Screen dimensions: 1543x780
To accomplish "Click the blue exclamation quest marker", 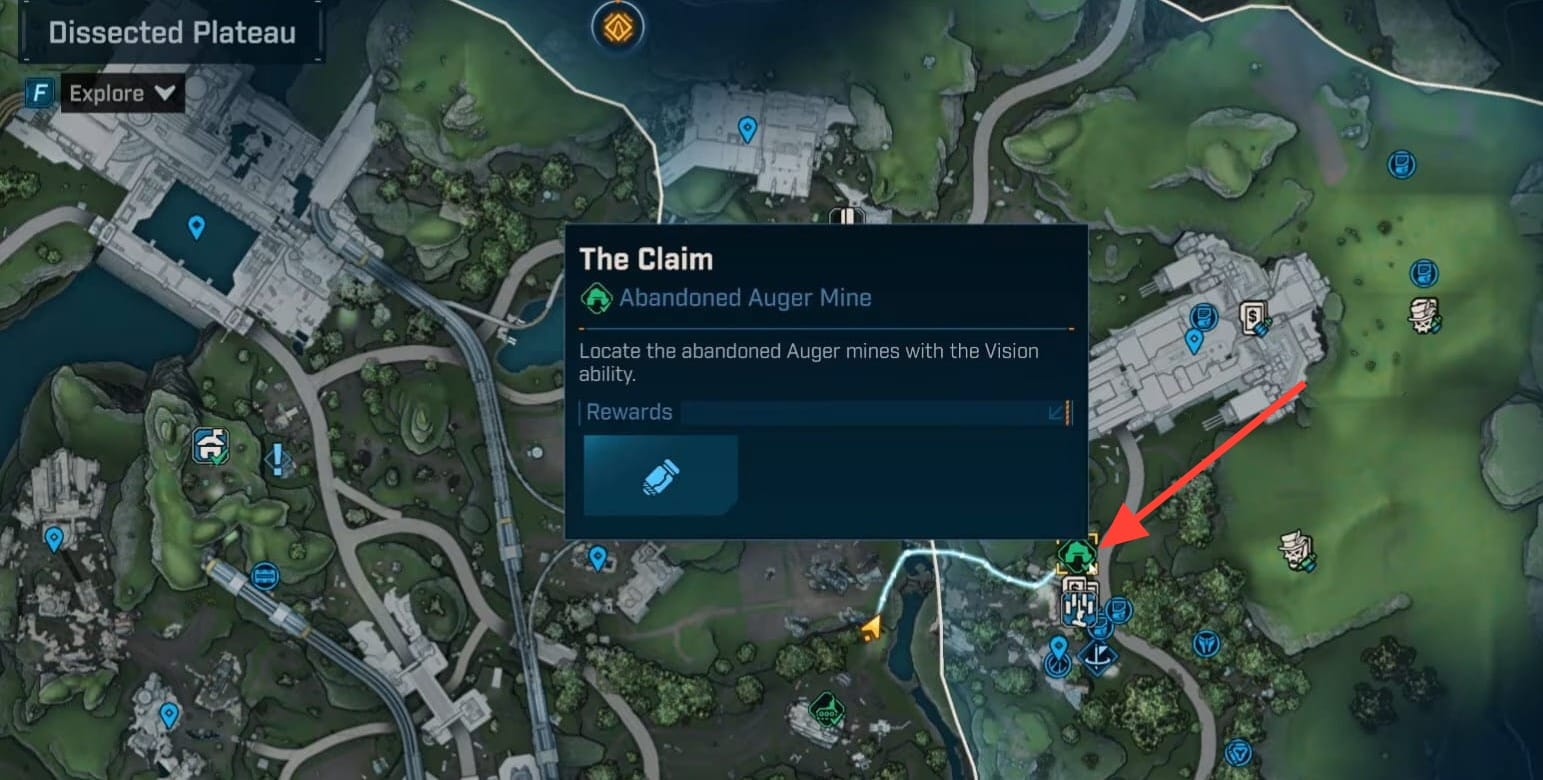I will [277, 459].
